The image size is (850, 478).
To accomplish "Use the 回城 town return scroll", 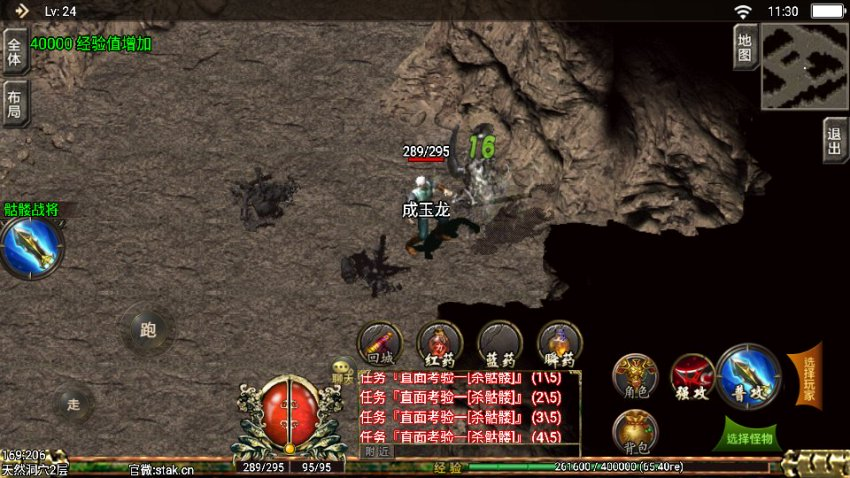I will (x=380, y=343).
